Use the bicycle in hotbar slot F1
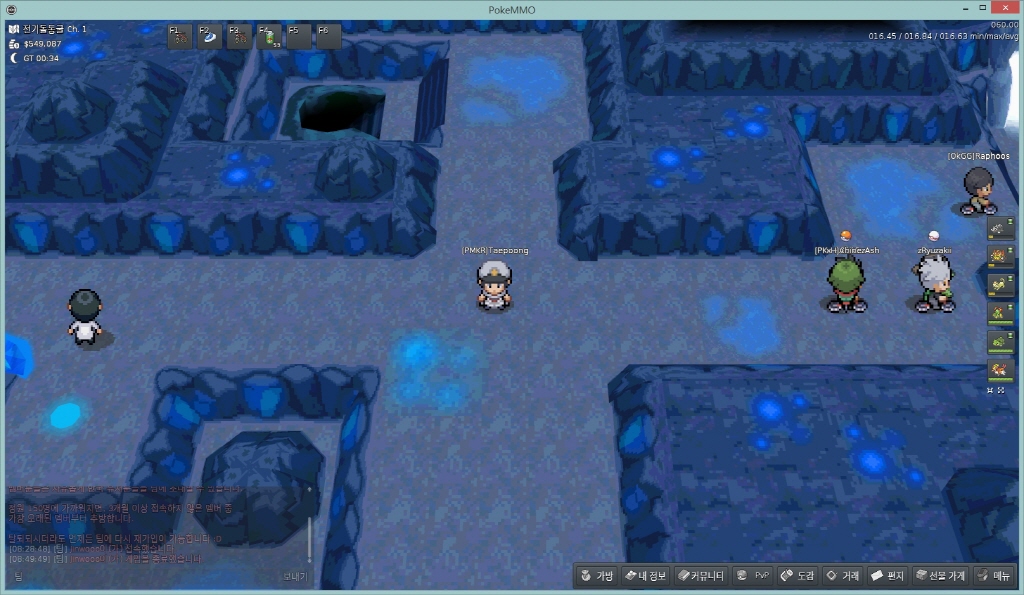 (x=180, y=37)
